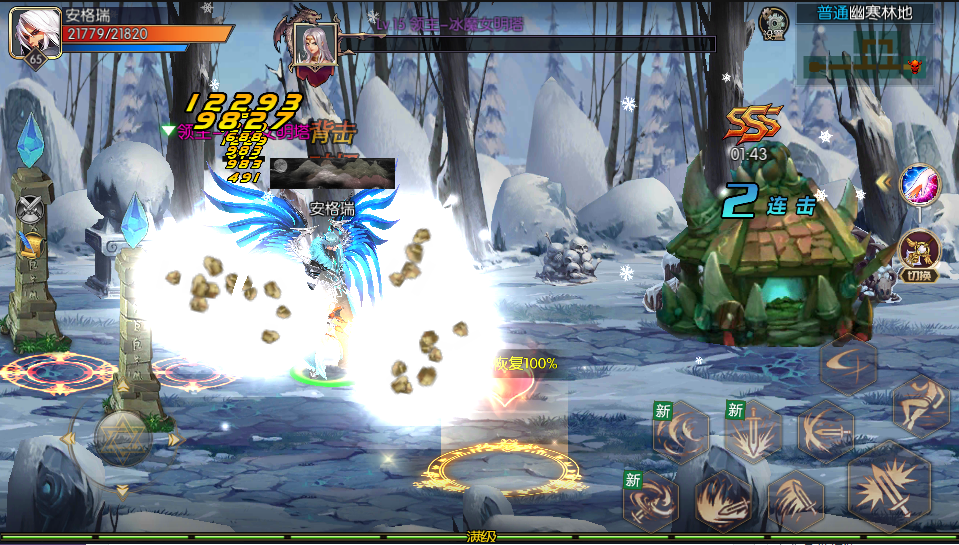Screen dimensions: 959x545
Task: Cast the horizontal sword thrust skill
Action: [x=825, y=431]
